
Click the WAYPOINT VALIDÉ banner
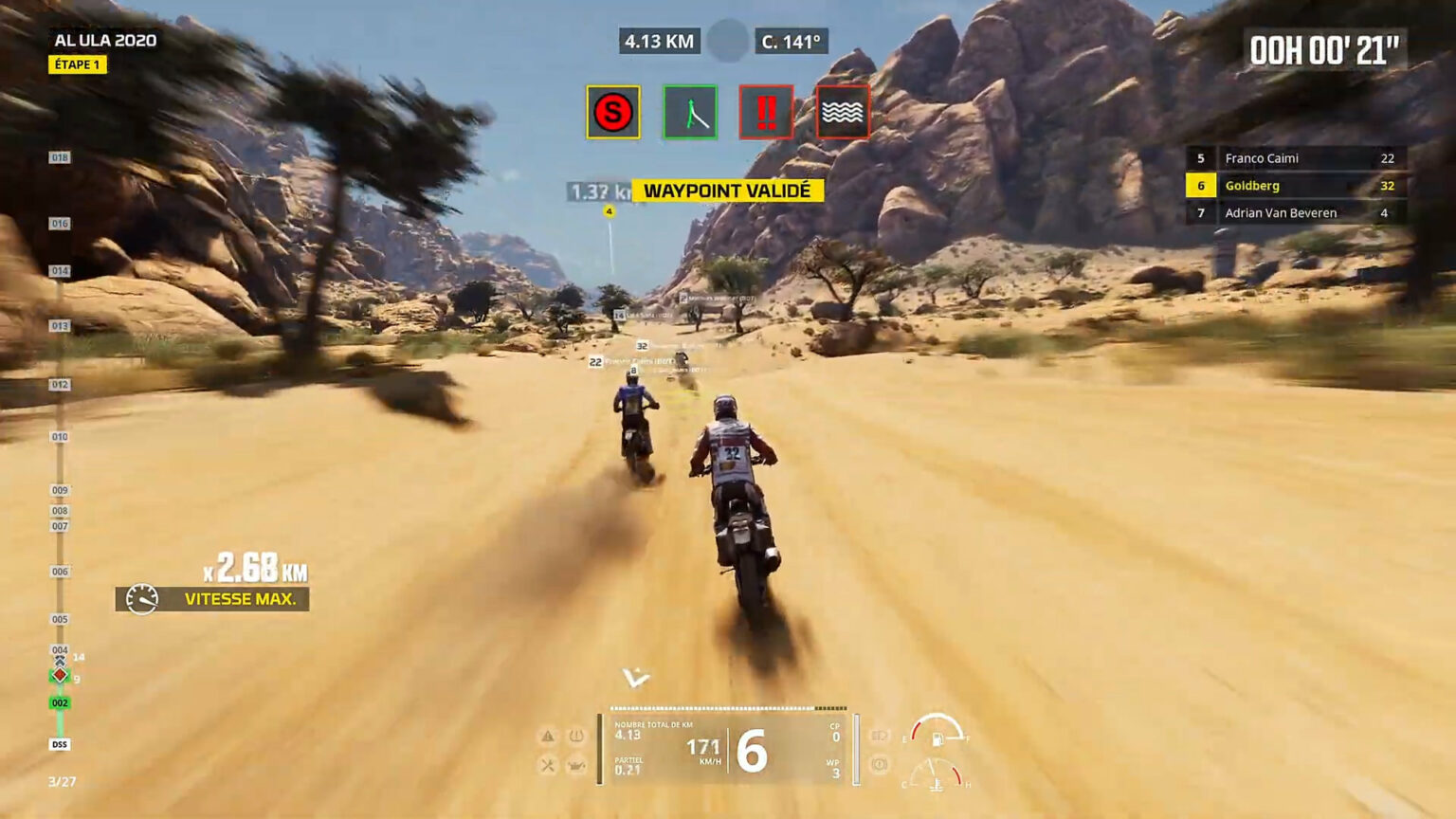[727, 190]
